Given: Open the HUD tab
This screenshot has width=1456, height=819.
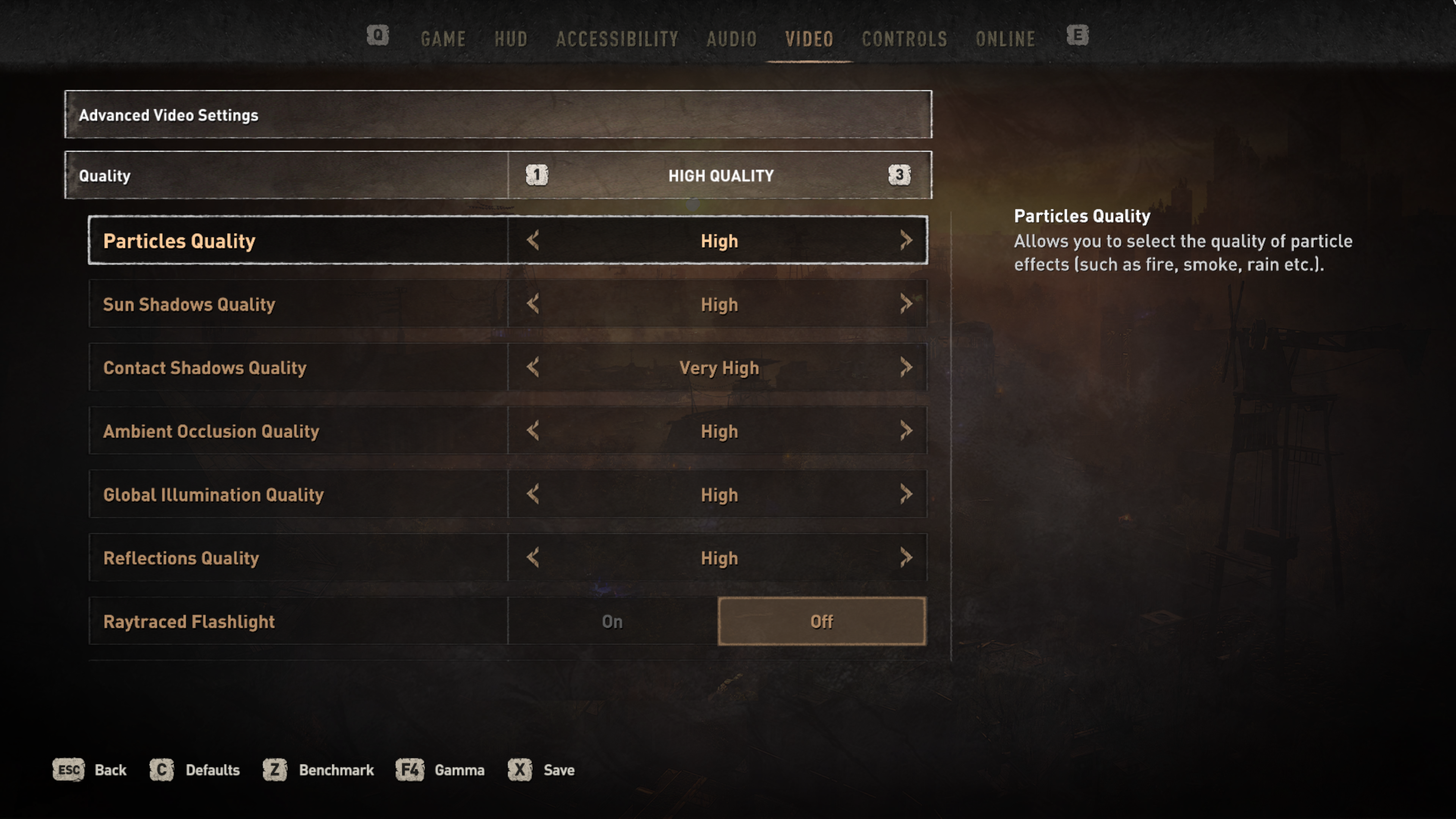Looking at the screenshot, I should [511, 39].
